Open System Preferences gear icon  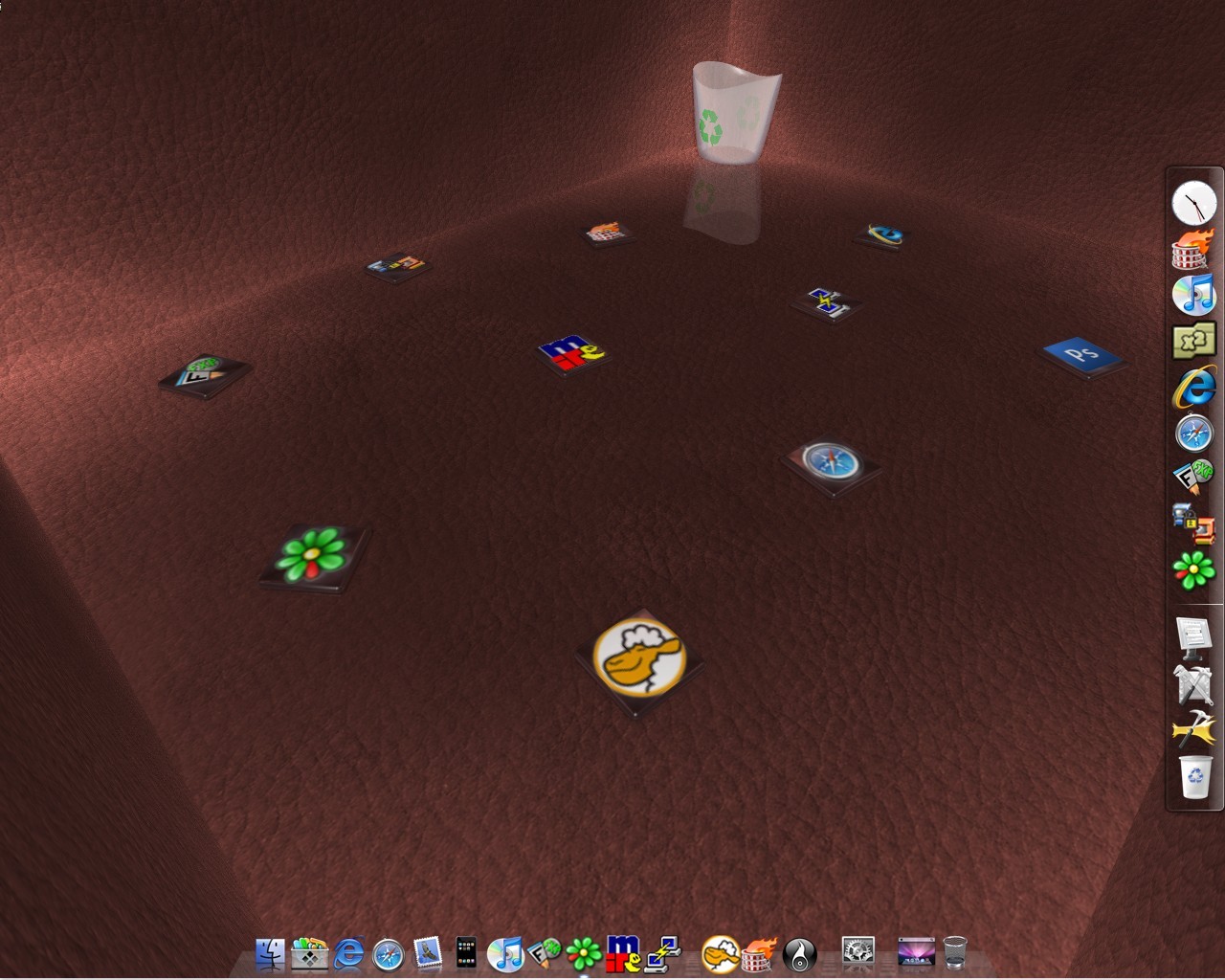click(x=857, y=951)
